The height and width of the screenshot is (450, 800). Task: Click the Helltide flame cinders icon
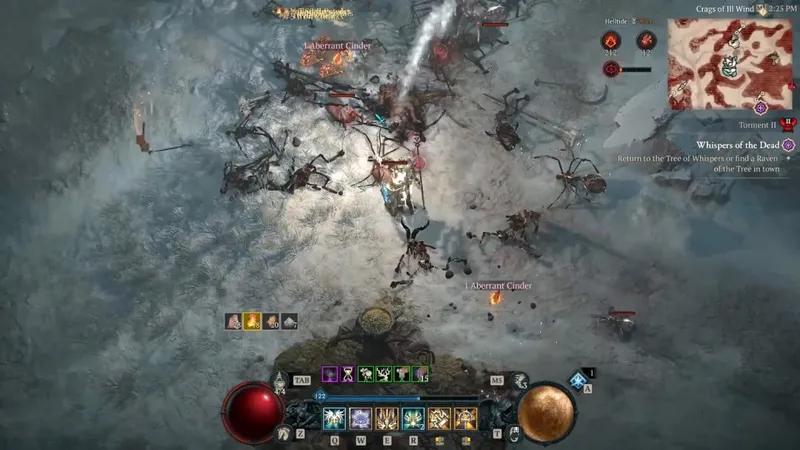(x=610, y=40)
